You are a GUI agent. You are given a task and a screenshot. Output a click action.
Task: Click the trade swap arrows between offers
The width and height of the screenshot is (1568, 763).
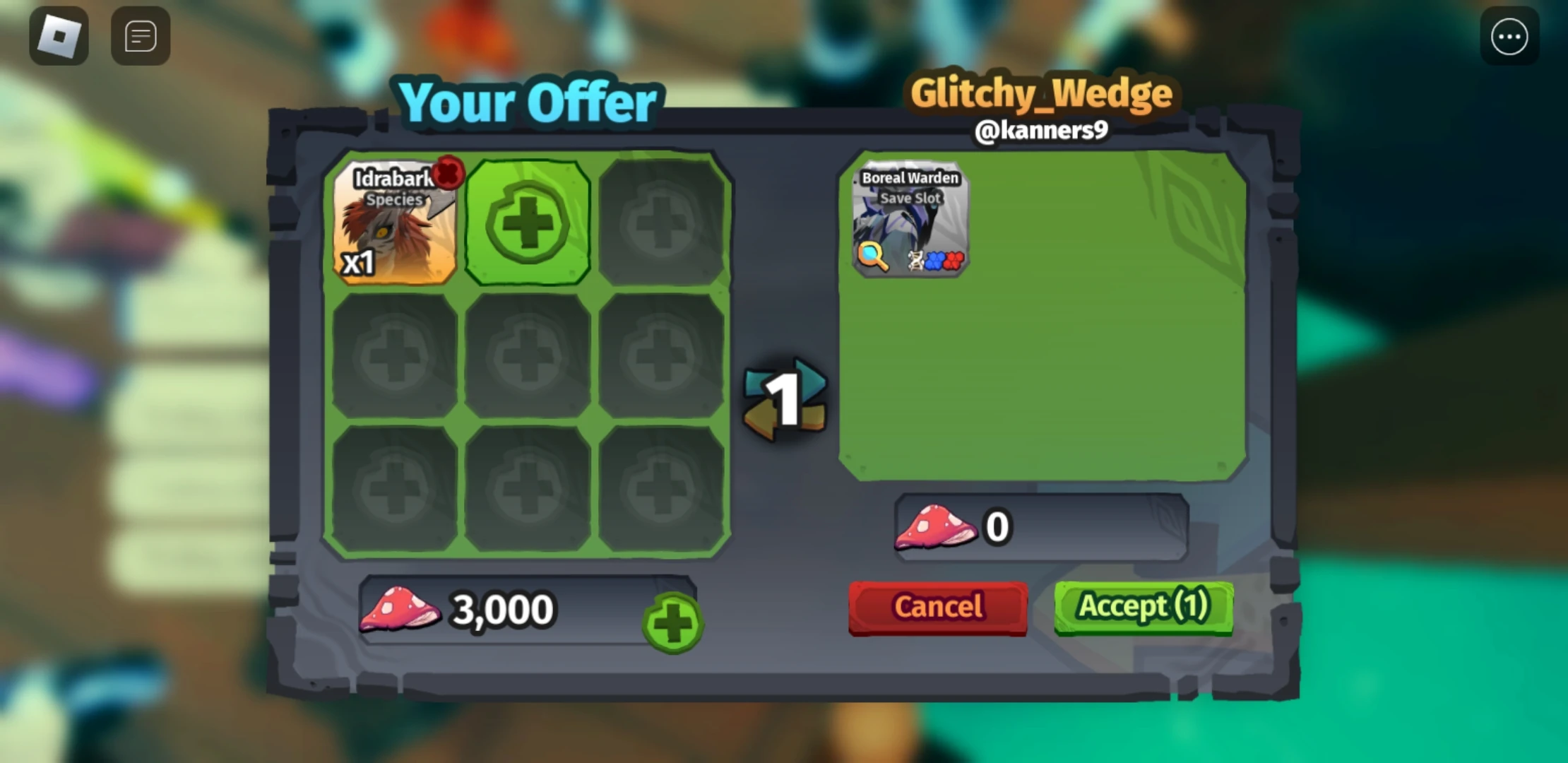pyautogui.click(x=783, y=399)
